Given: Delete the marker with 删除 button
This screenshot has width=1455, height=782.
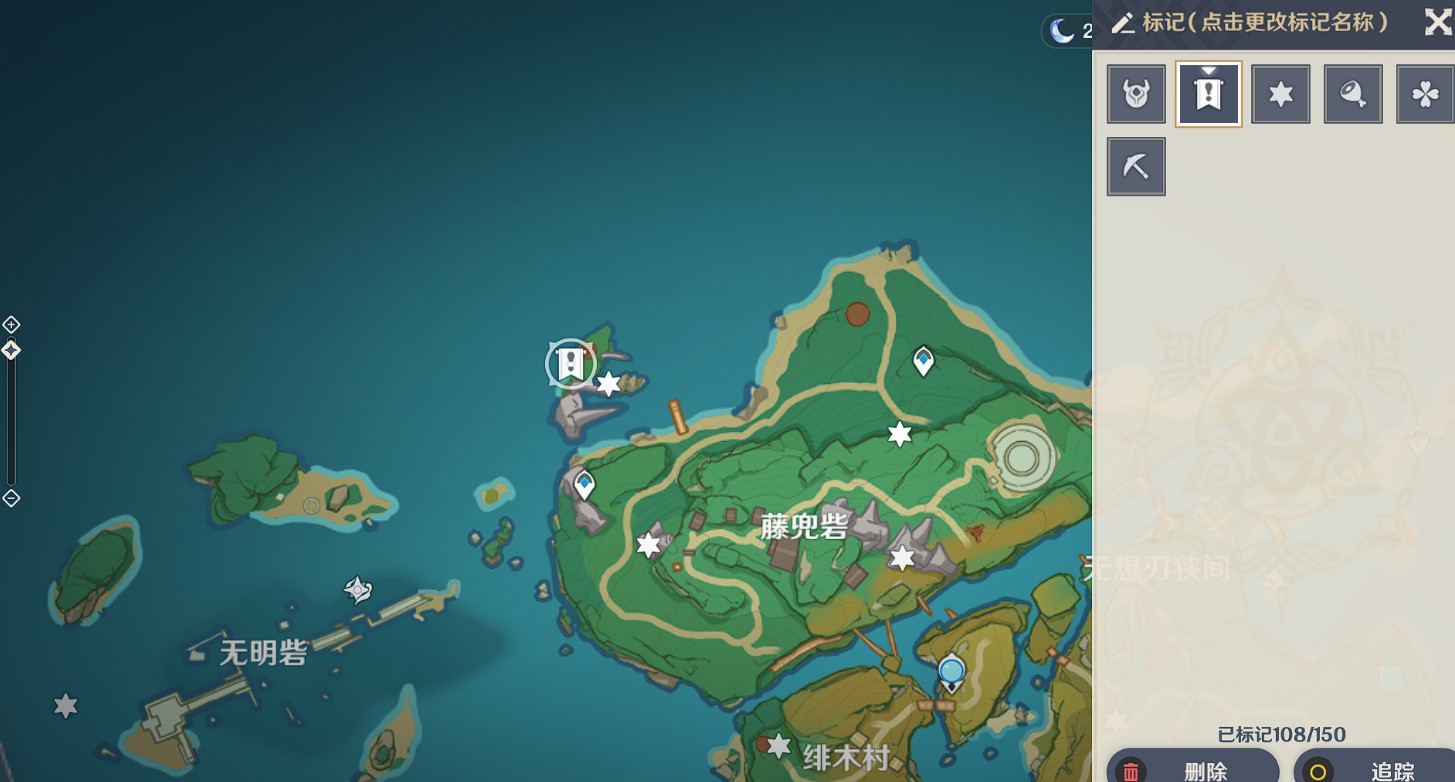Looking at the screenshot, I should point(1192,770).
